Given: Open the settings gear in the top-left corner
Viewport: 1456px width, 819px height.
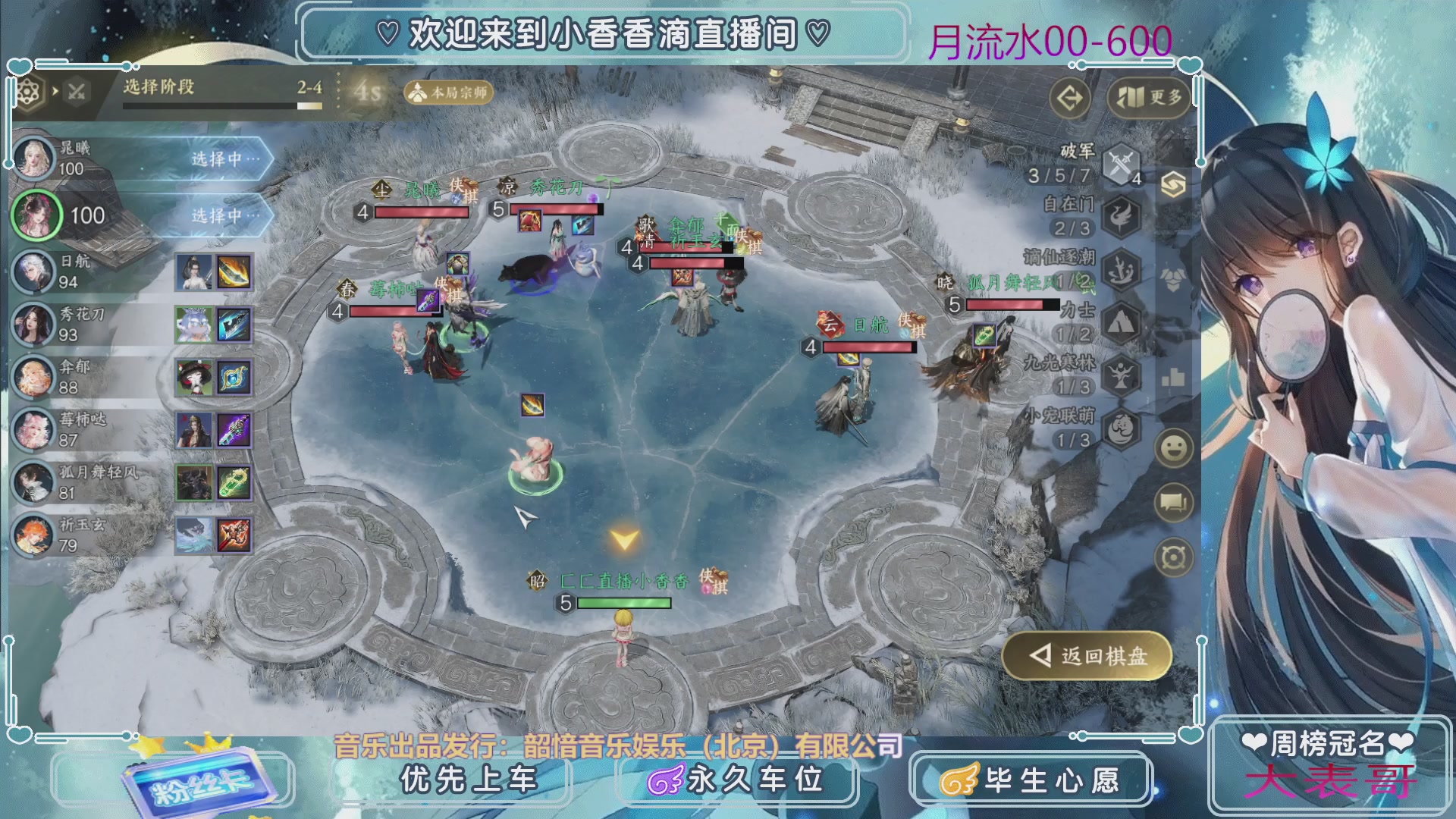Looking at the screenshot, I should [27, 90].
